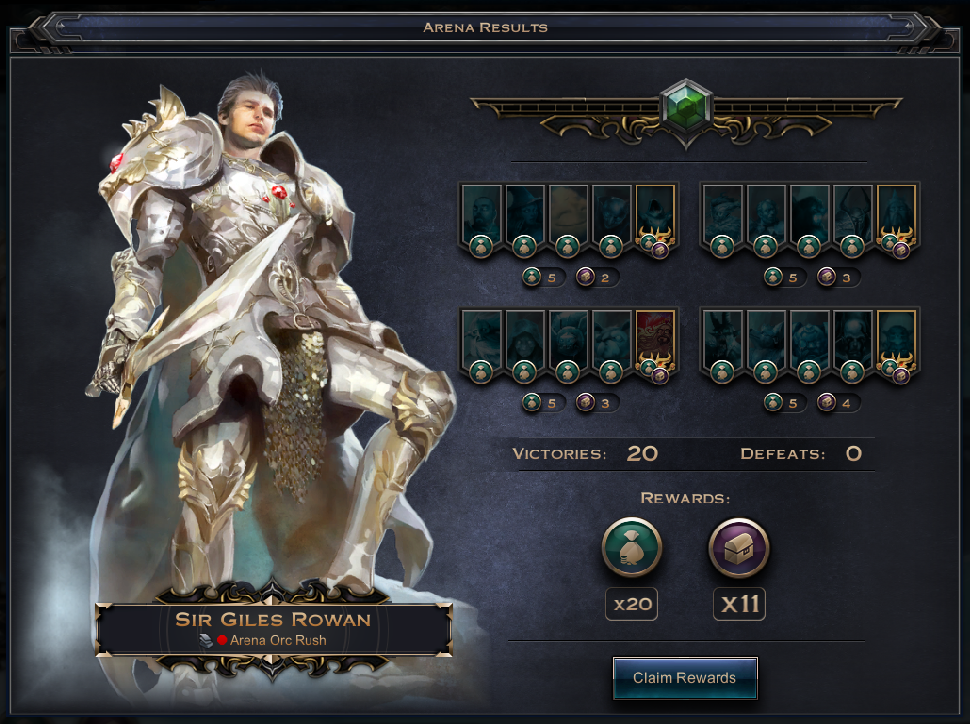
Task: Select the purple treasure chest reward icon
Action: click(738, 548)
